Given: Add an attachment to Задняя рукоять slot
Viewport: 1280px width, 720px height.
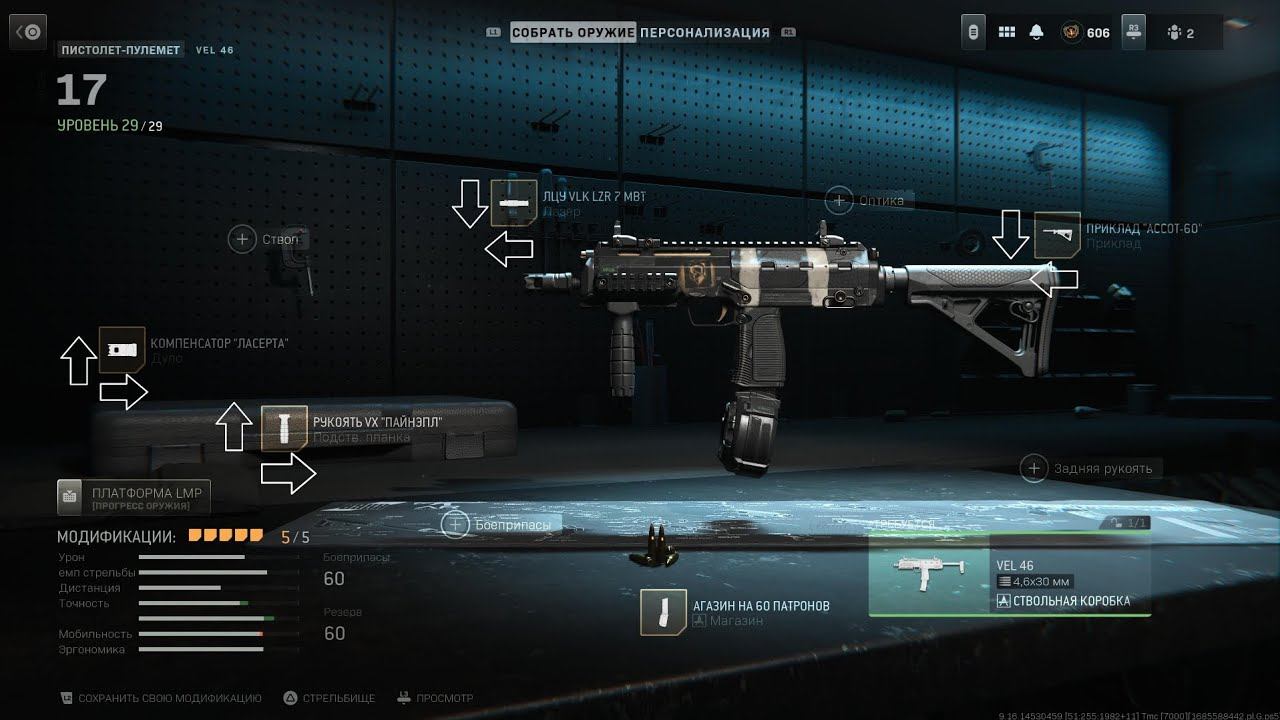Looking at the screenshot, I should click(1034, 468).
